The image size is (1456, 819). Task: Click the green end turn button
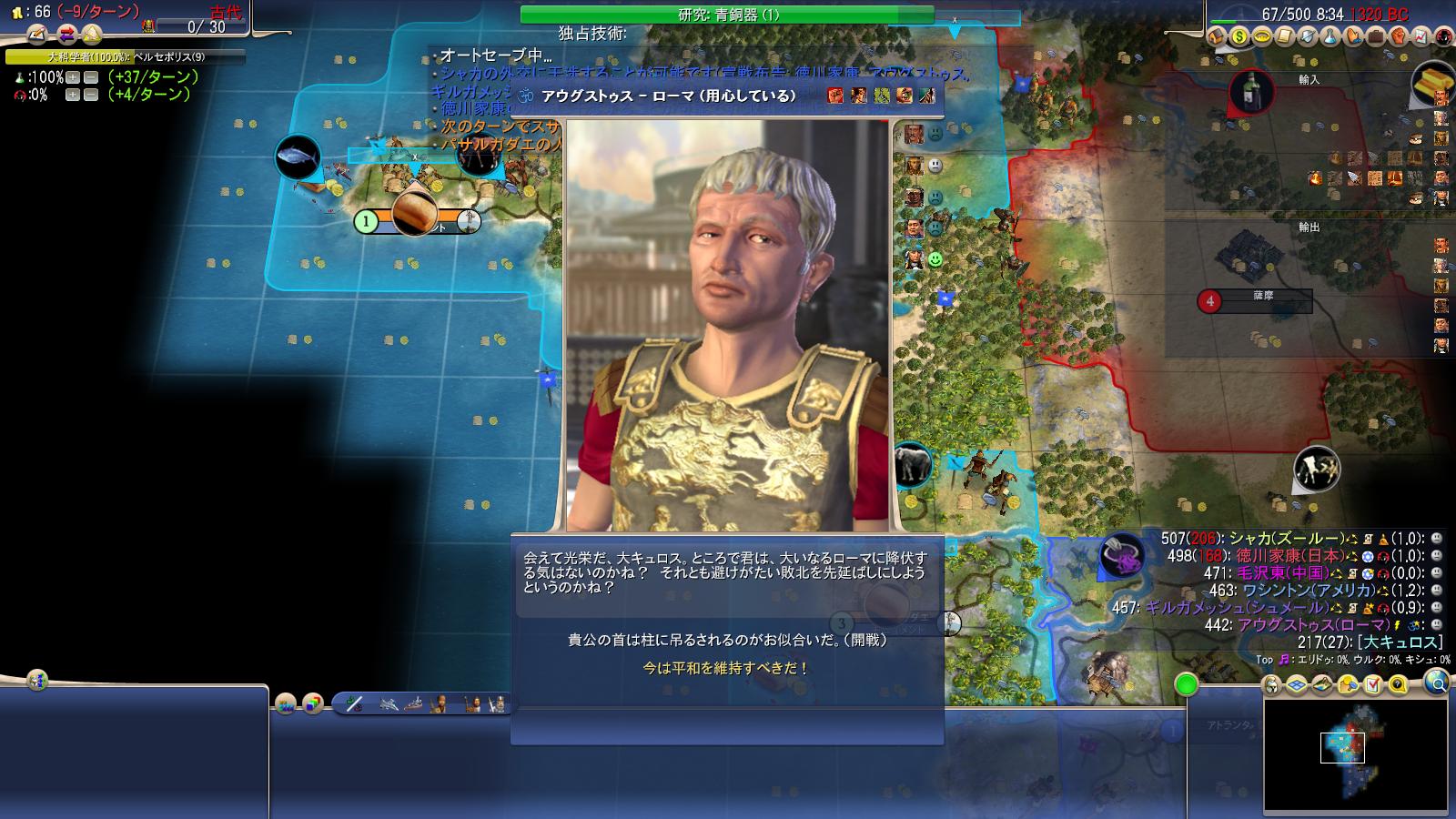click(x=1186, y=684)
